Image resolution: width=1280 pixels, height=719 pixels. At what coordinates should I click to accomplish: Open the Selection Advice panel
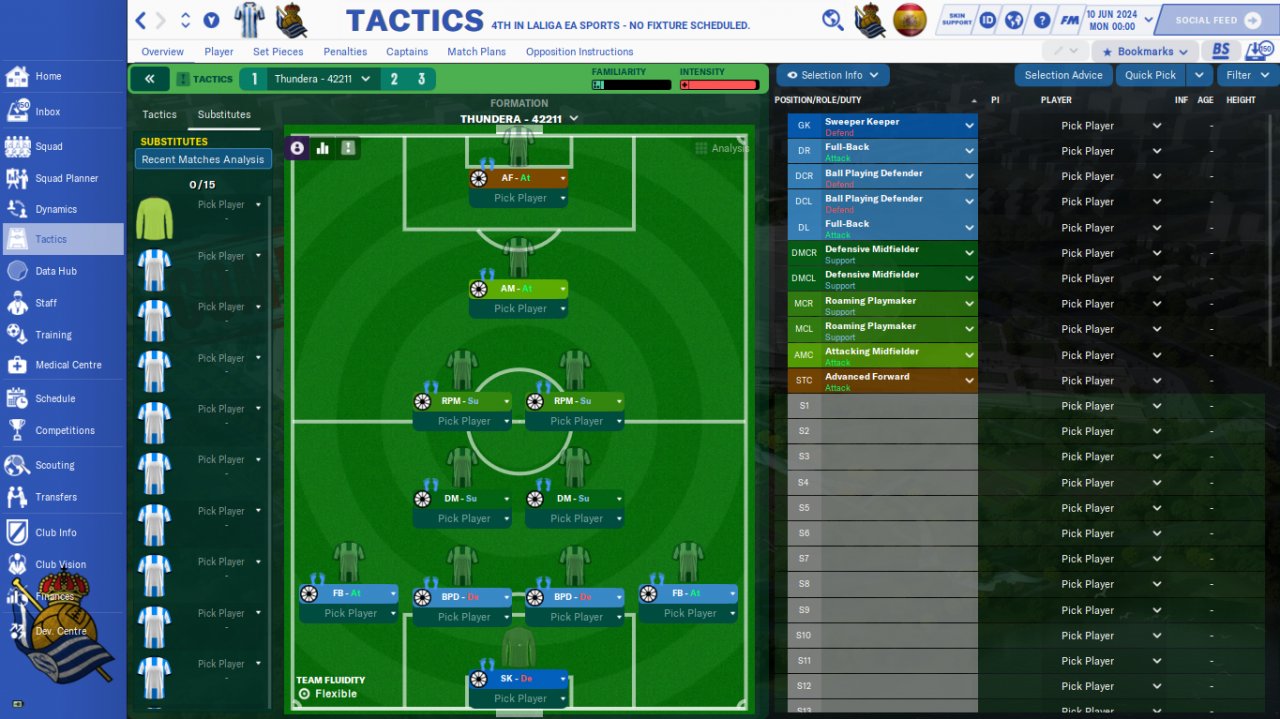pyautogui.click(x=1063, y=75)
